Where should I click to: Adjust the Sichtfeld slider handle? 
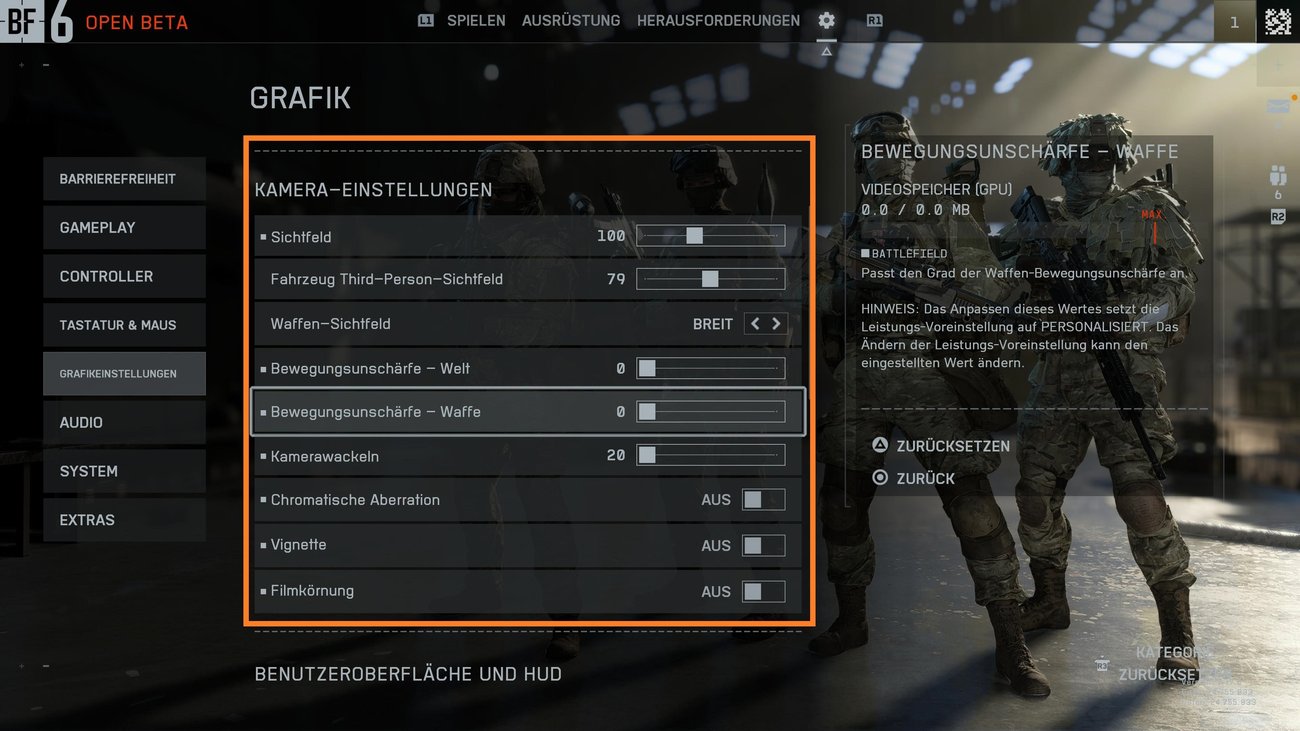694,236
